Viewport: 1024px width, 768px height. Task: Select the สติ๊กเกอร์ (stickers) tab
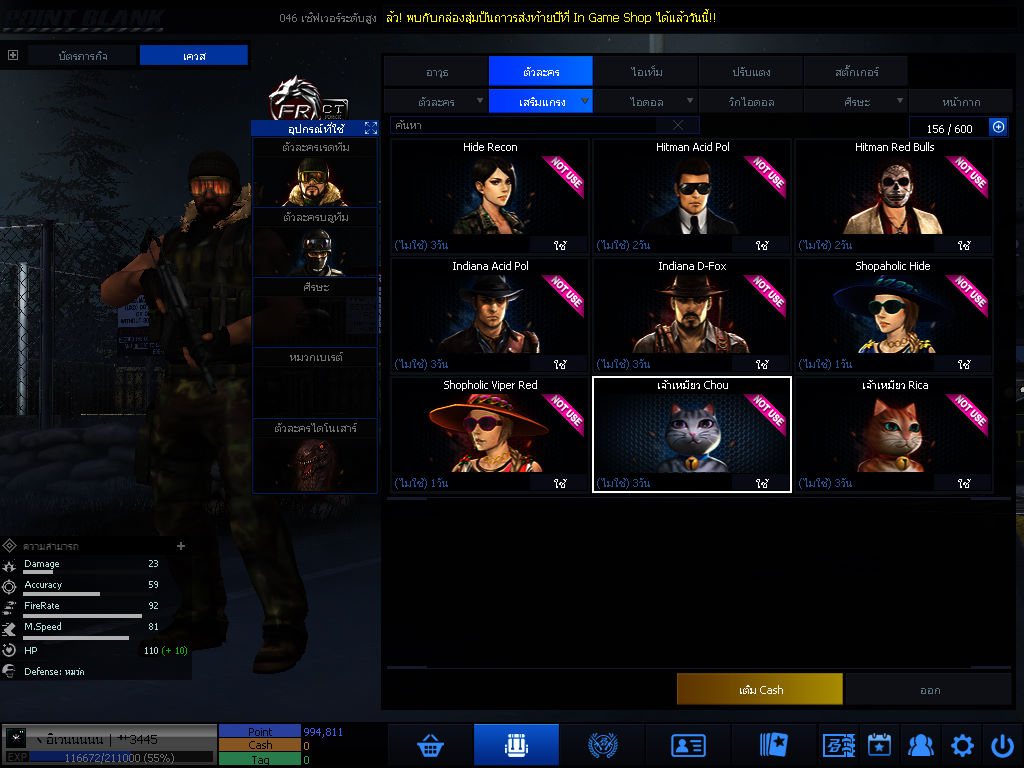point(855,72)
